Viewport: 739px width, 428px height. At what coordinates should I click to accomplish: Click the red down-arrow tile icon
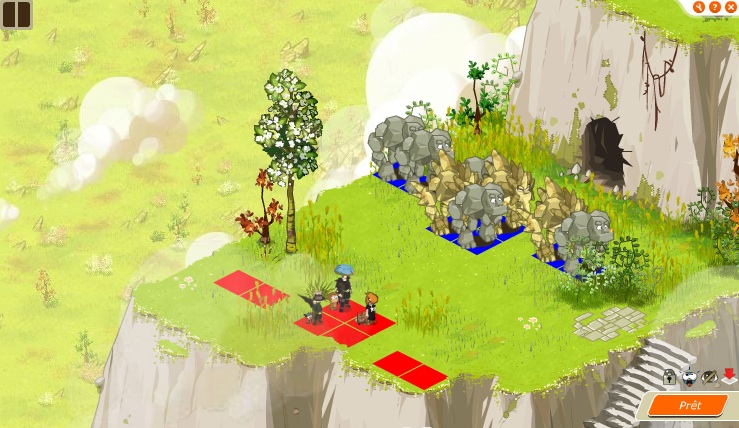(x=729, y=376)
